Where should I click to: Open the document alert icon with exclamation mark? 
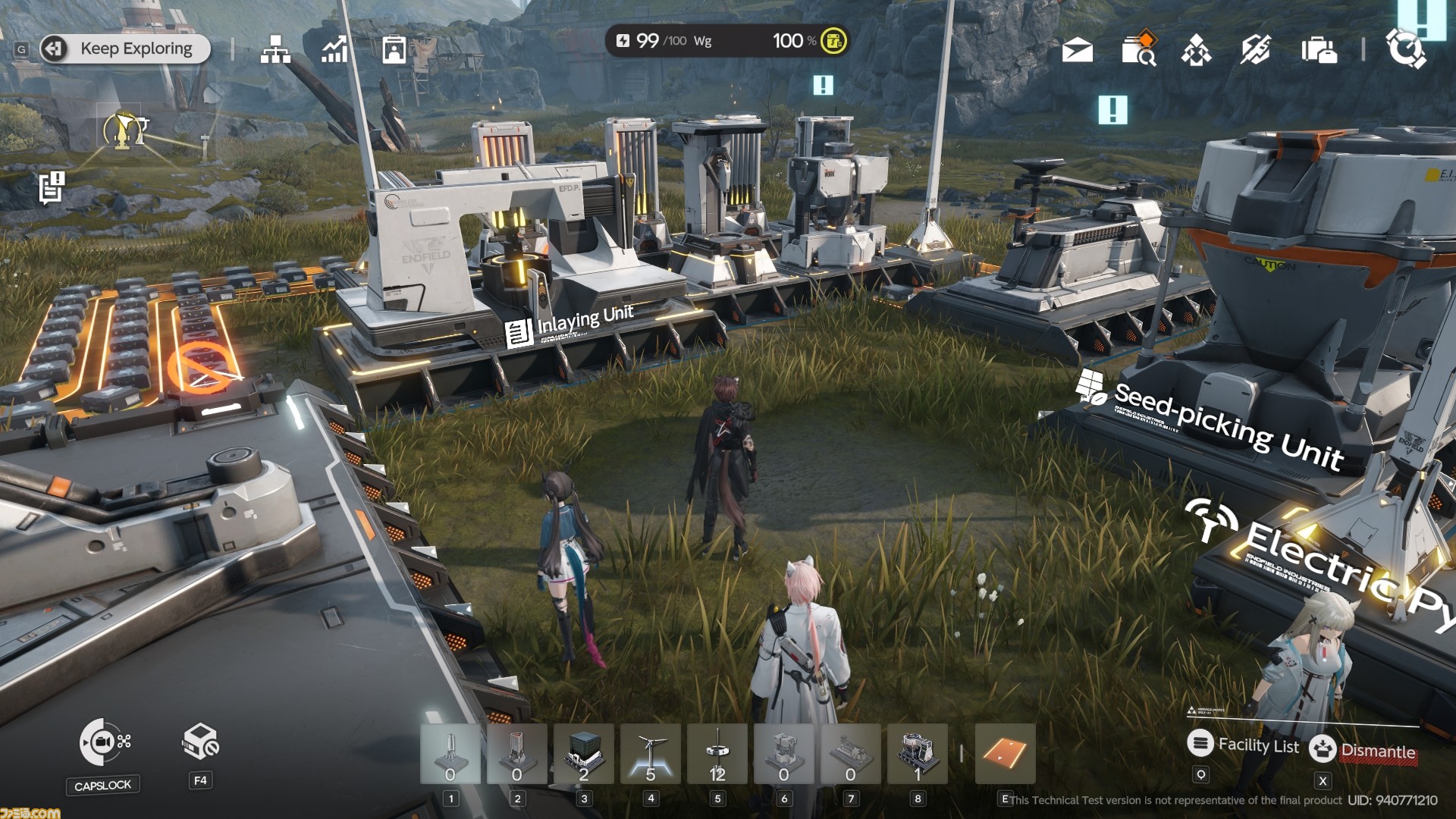point(52,187)
